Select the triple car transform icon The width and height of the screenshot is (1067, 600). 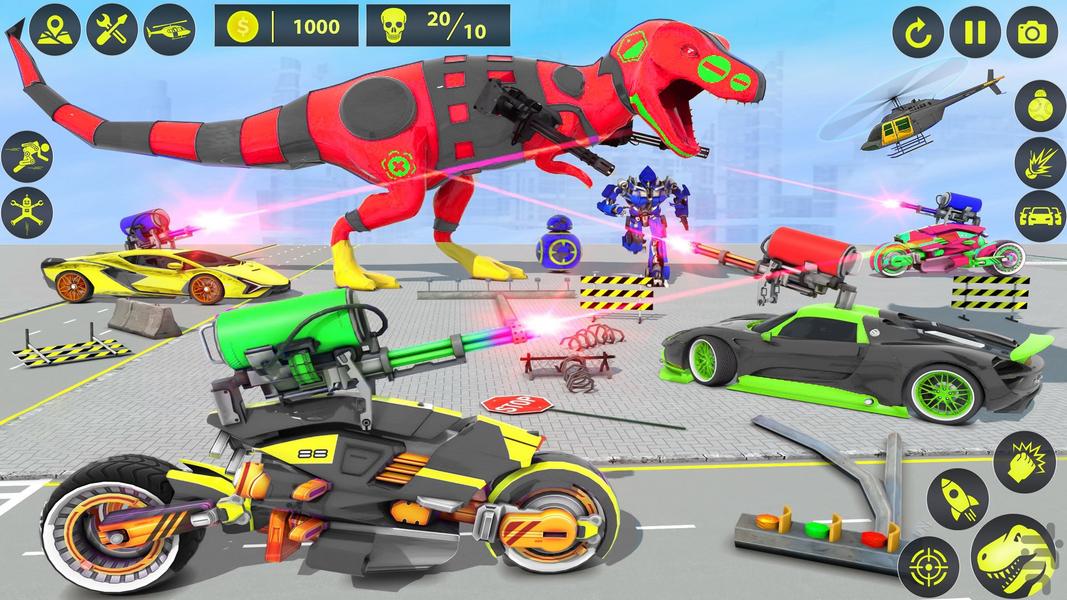1039,217
